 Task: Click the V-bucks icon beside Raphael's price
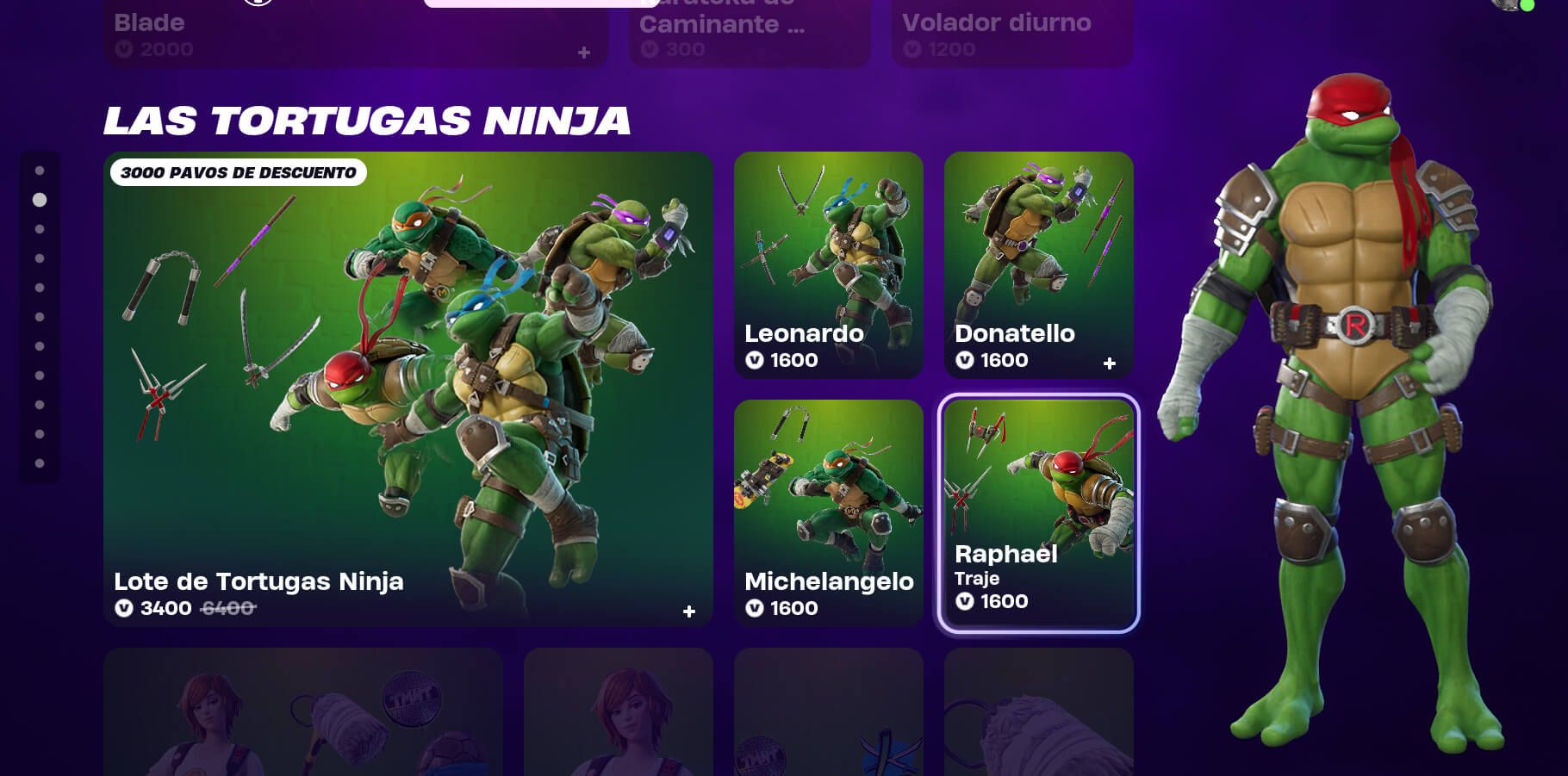pos(964,601)
